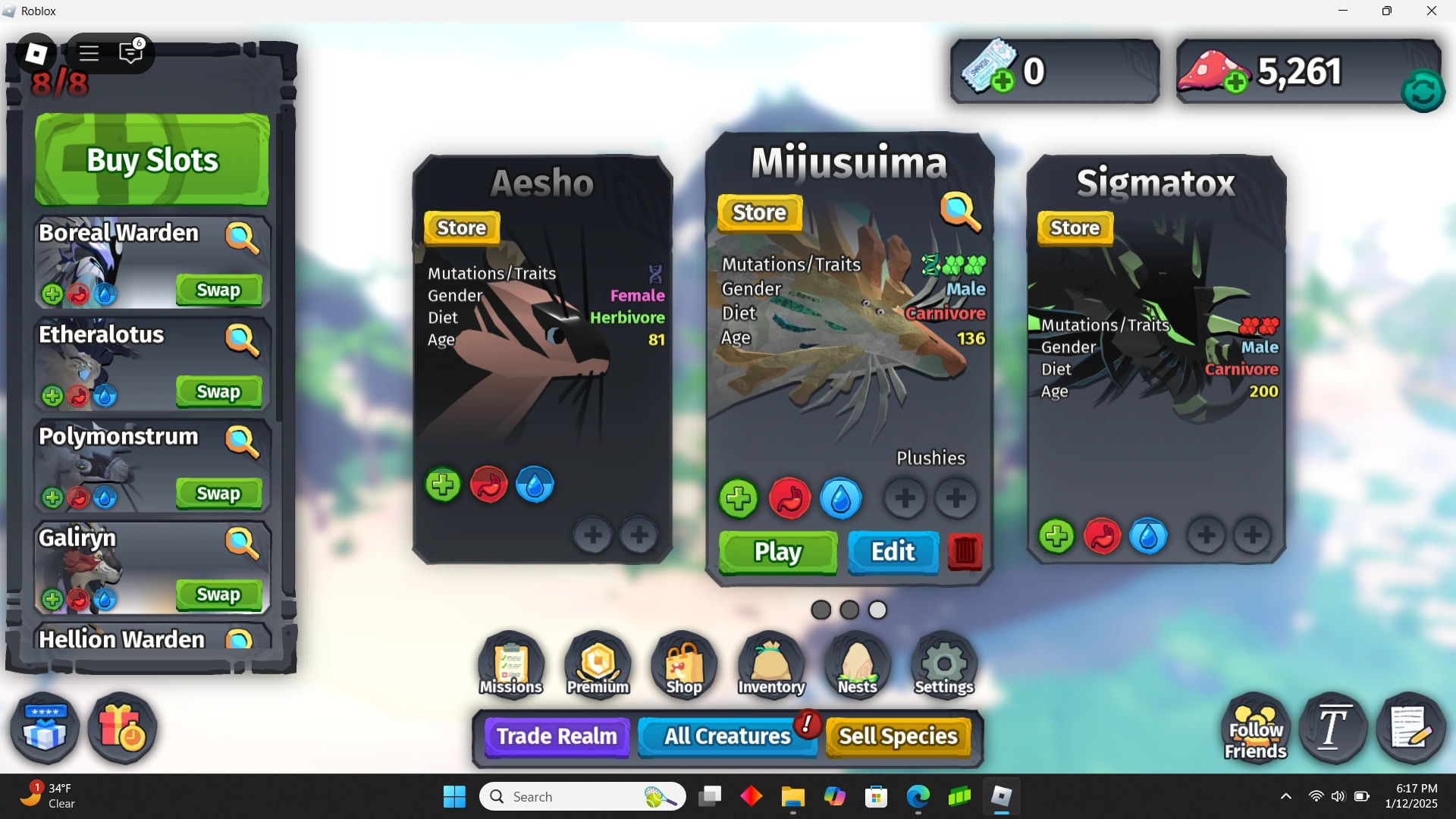This screenshot has width=1456, height=819.
Task: Open the creature Inventory
Action: (x=770, y=664)
